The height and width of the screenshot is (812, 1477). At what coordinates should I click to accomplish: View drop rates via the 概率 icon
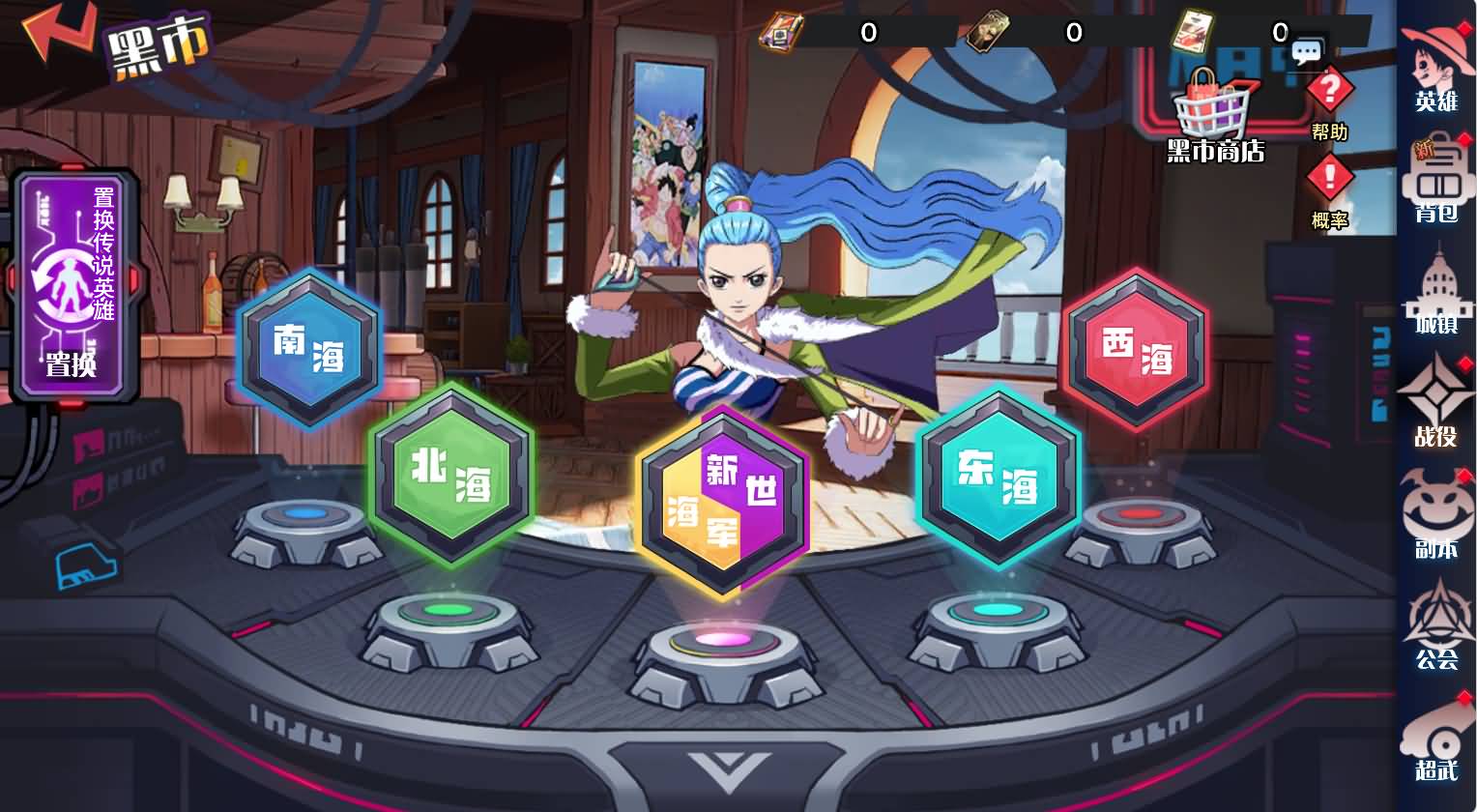coord(1330,174)
